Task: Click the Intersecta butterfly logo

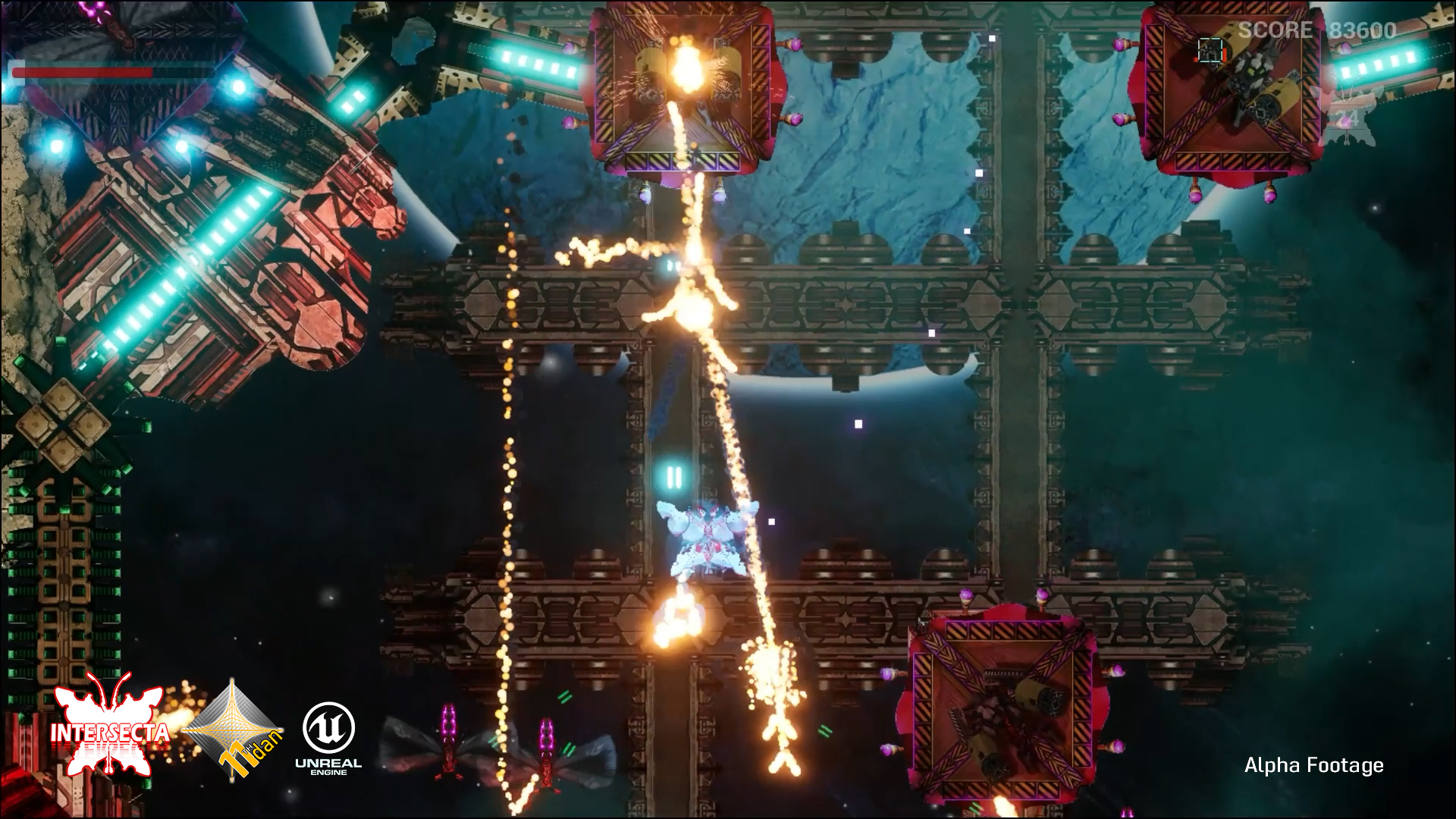Action: point(109,723)
